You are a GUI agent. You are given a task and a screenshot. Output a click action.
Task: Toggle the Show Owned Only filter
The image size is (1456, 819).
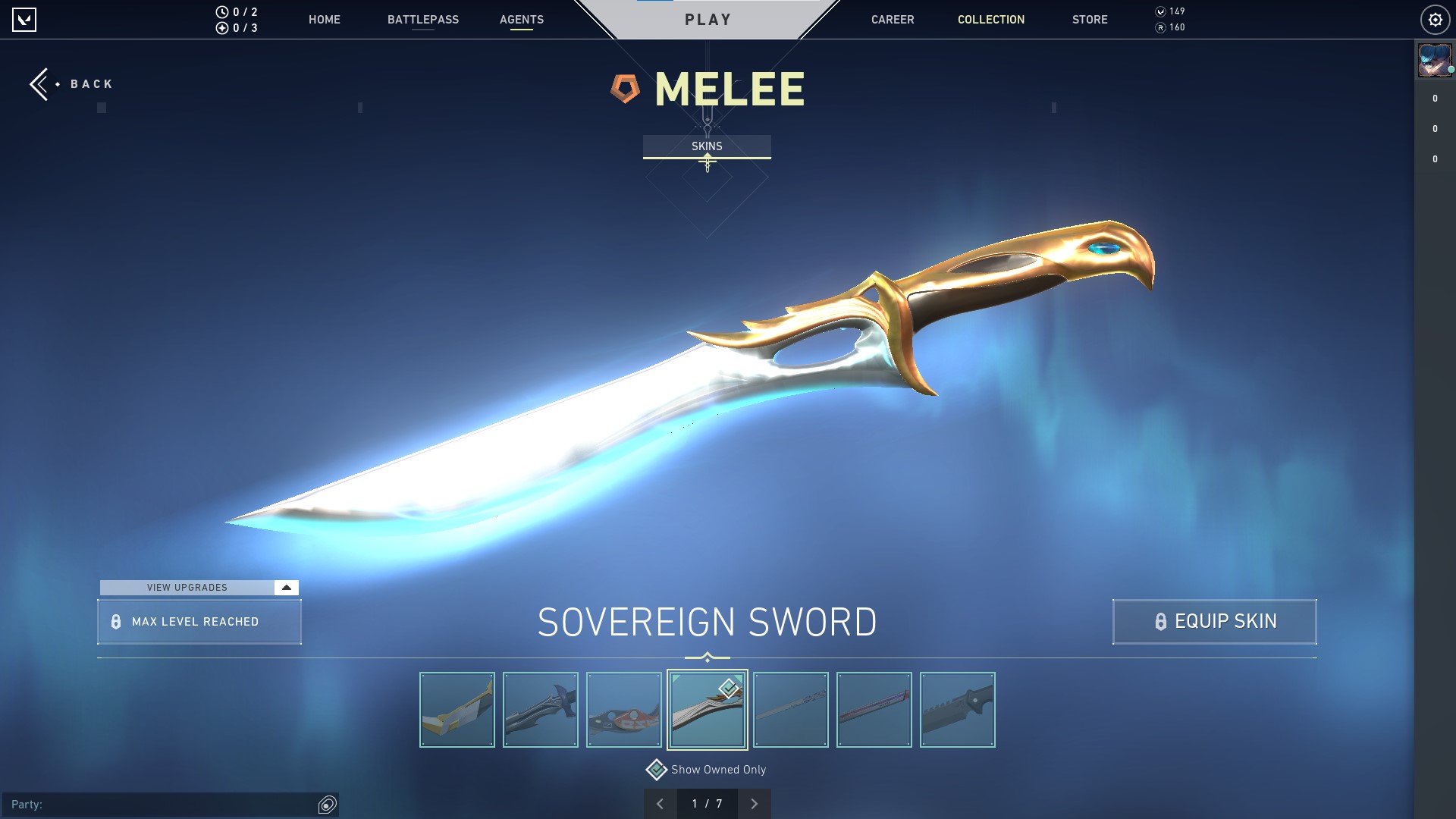tap(656, 768)
